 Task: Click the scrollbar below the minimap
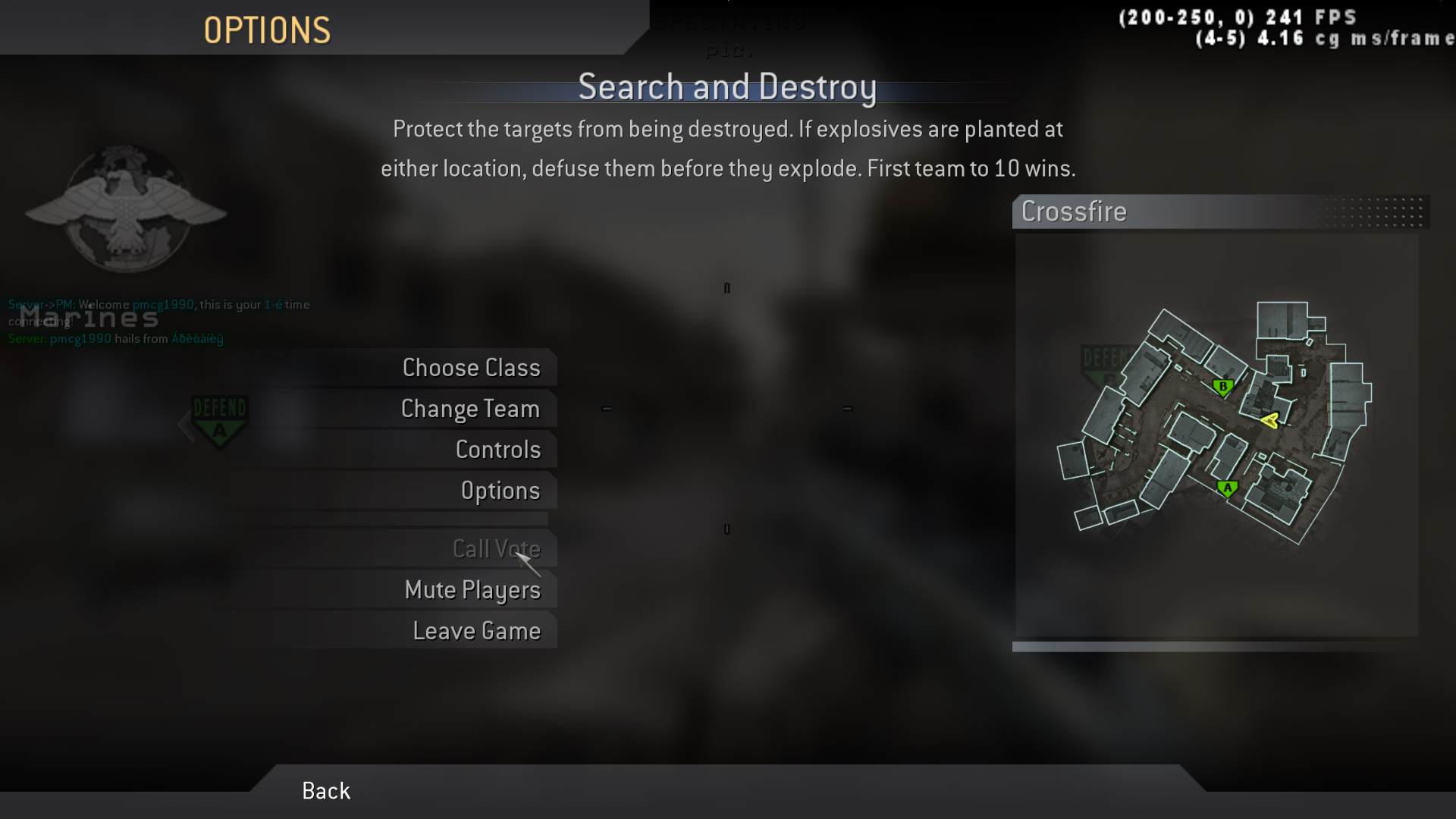tap(1221, 648)
